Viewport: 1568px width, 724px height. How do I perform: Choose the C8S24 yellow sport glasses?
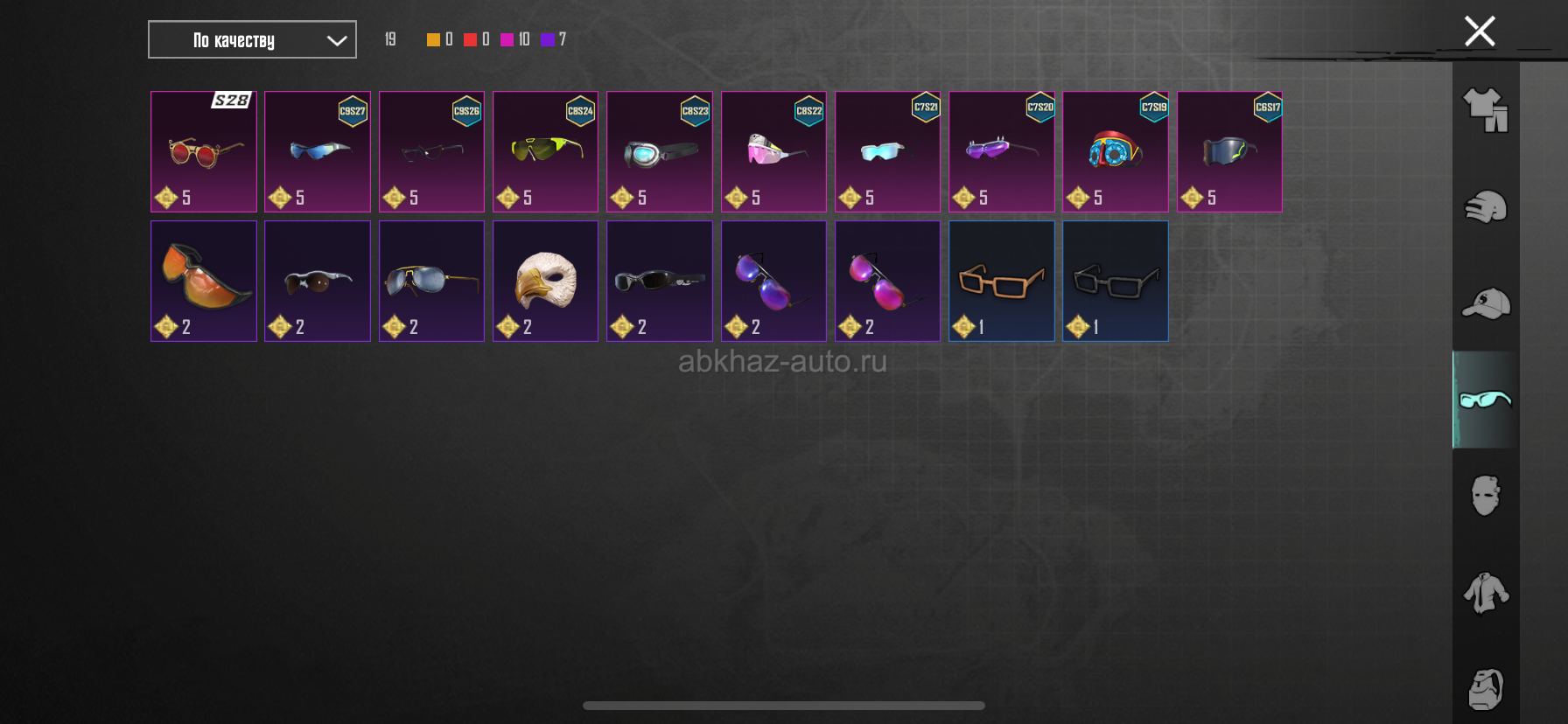click(545, 152)
